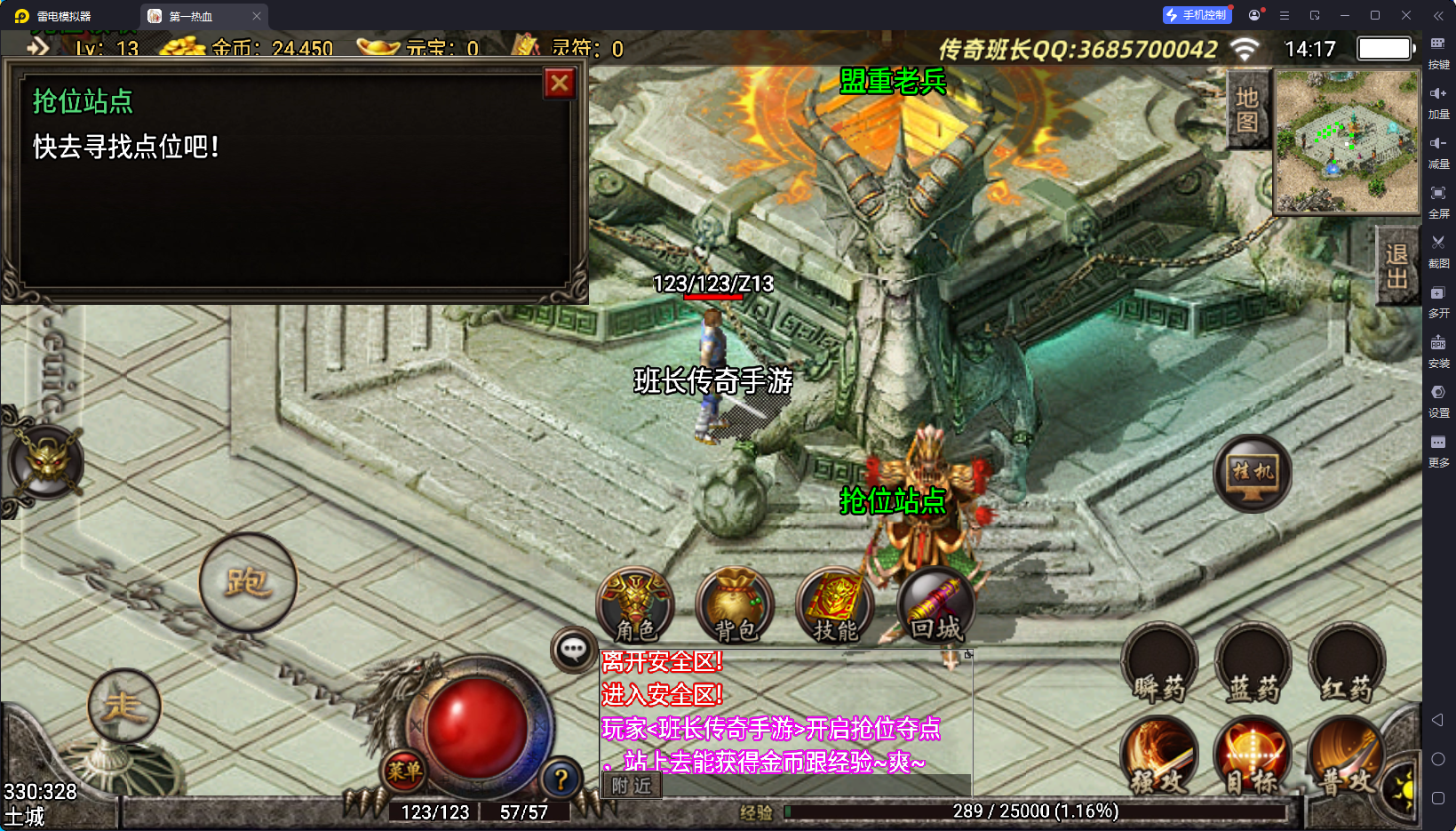
Task: Click the 退出 exit button
Action: point(1396,267)
